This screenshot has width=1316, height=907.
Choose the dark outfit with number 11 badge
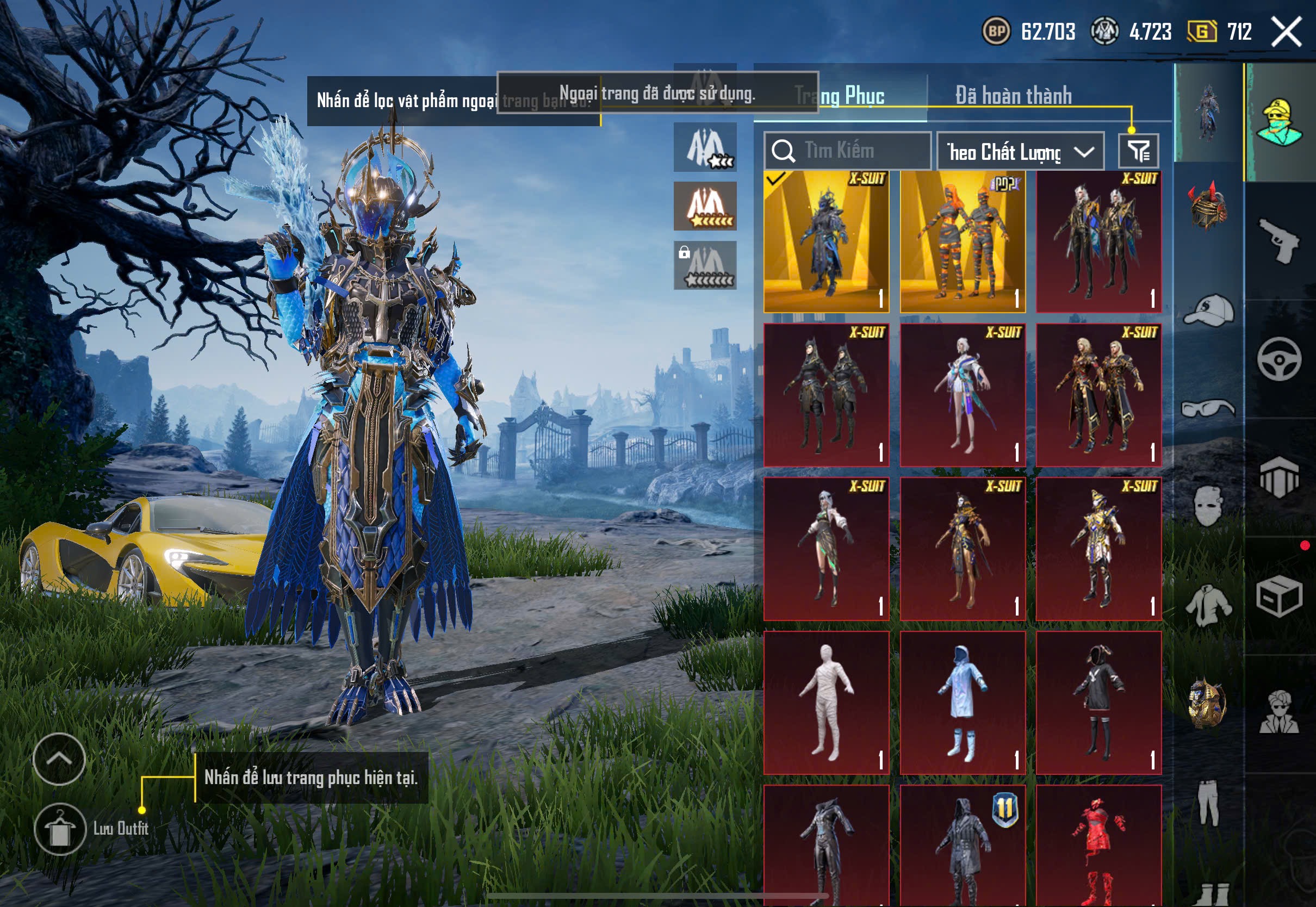[x=963, y=845]
